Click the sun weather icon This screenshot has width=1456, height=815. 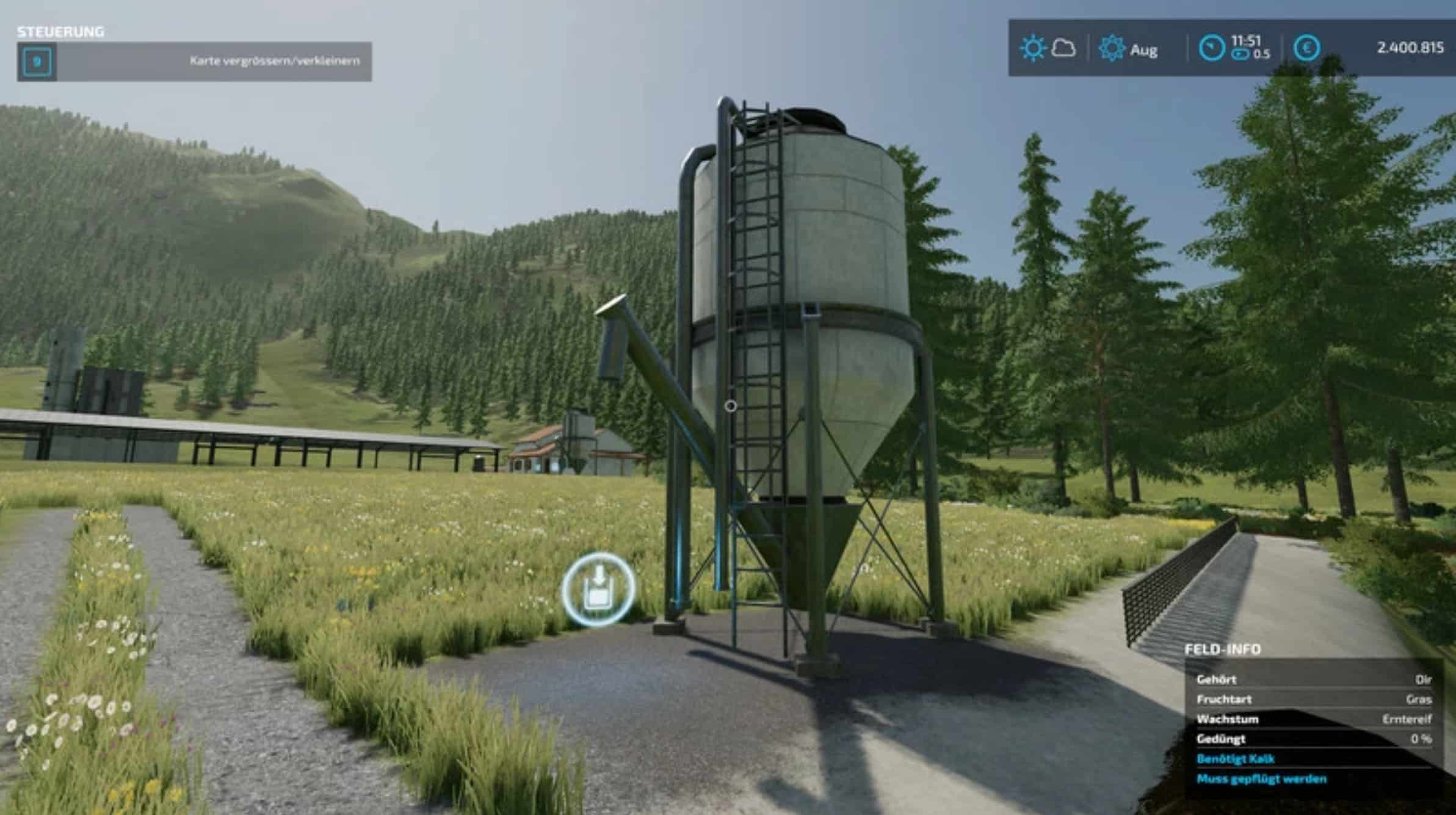[x=1033, y=48]
